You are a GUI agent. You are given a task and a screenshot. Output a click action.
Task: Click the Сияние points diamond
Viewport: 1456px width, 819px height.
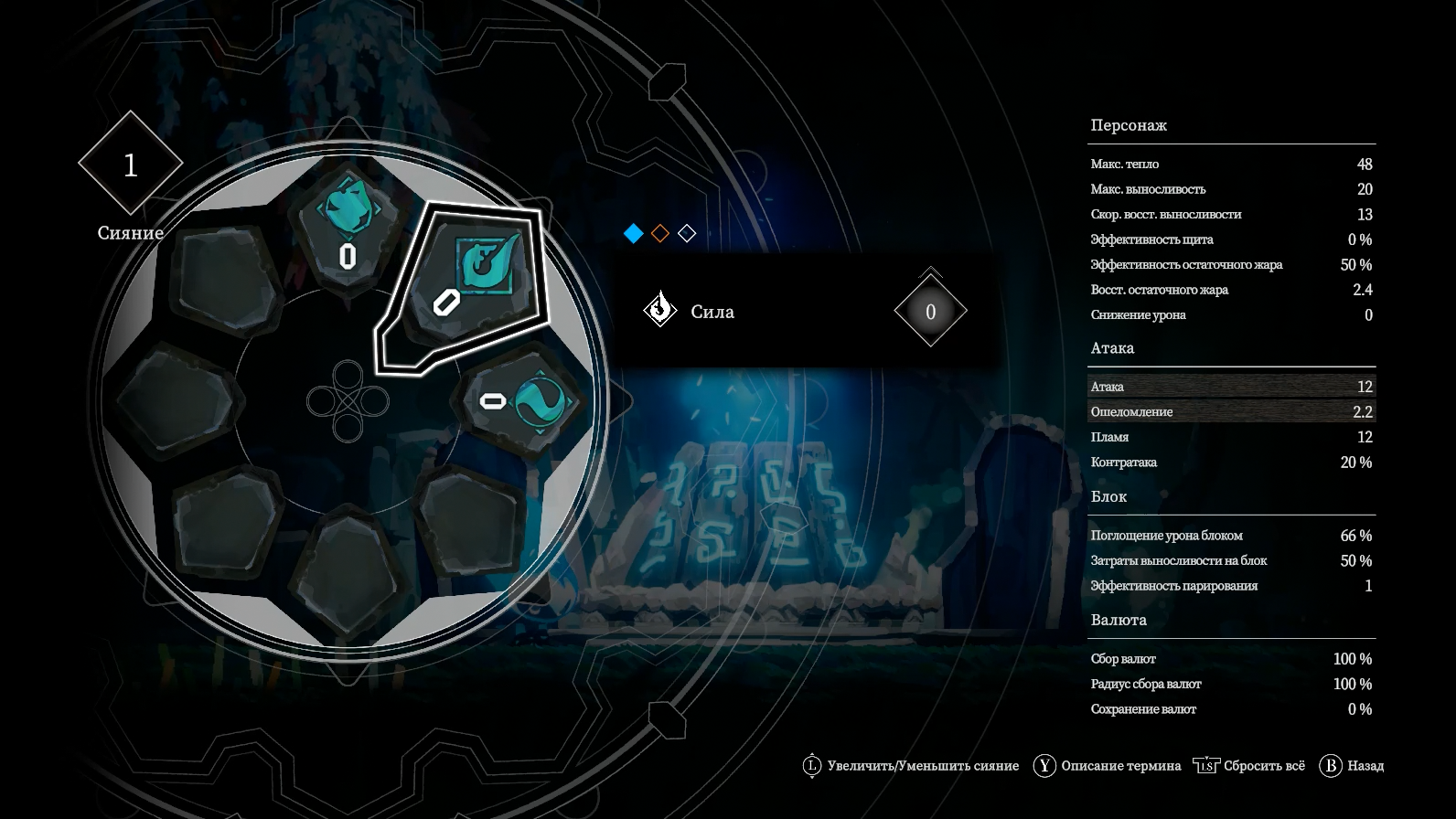(131, 165)
